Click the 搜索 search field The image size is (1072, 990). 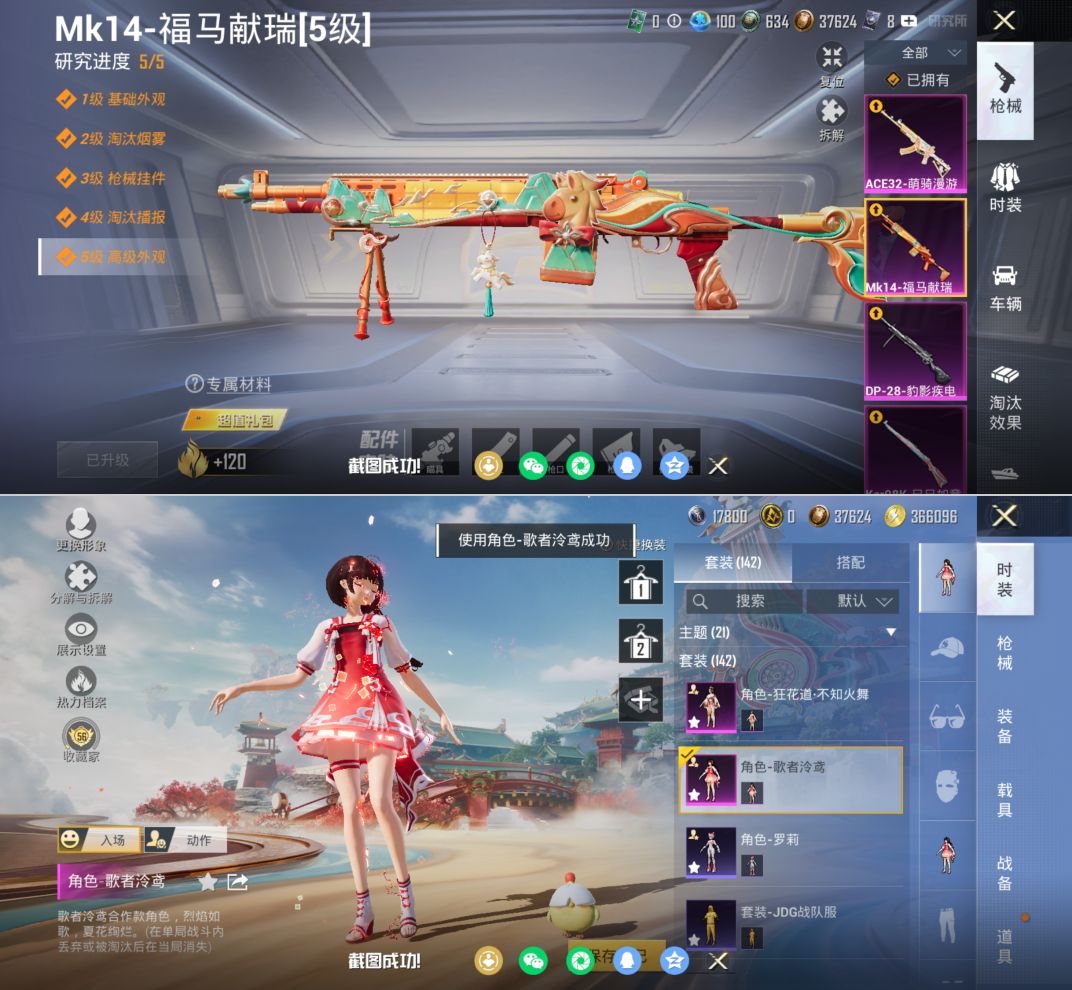coord(745,601)
